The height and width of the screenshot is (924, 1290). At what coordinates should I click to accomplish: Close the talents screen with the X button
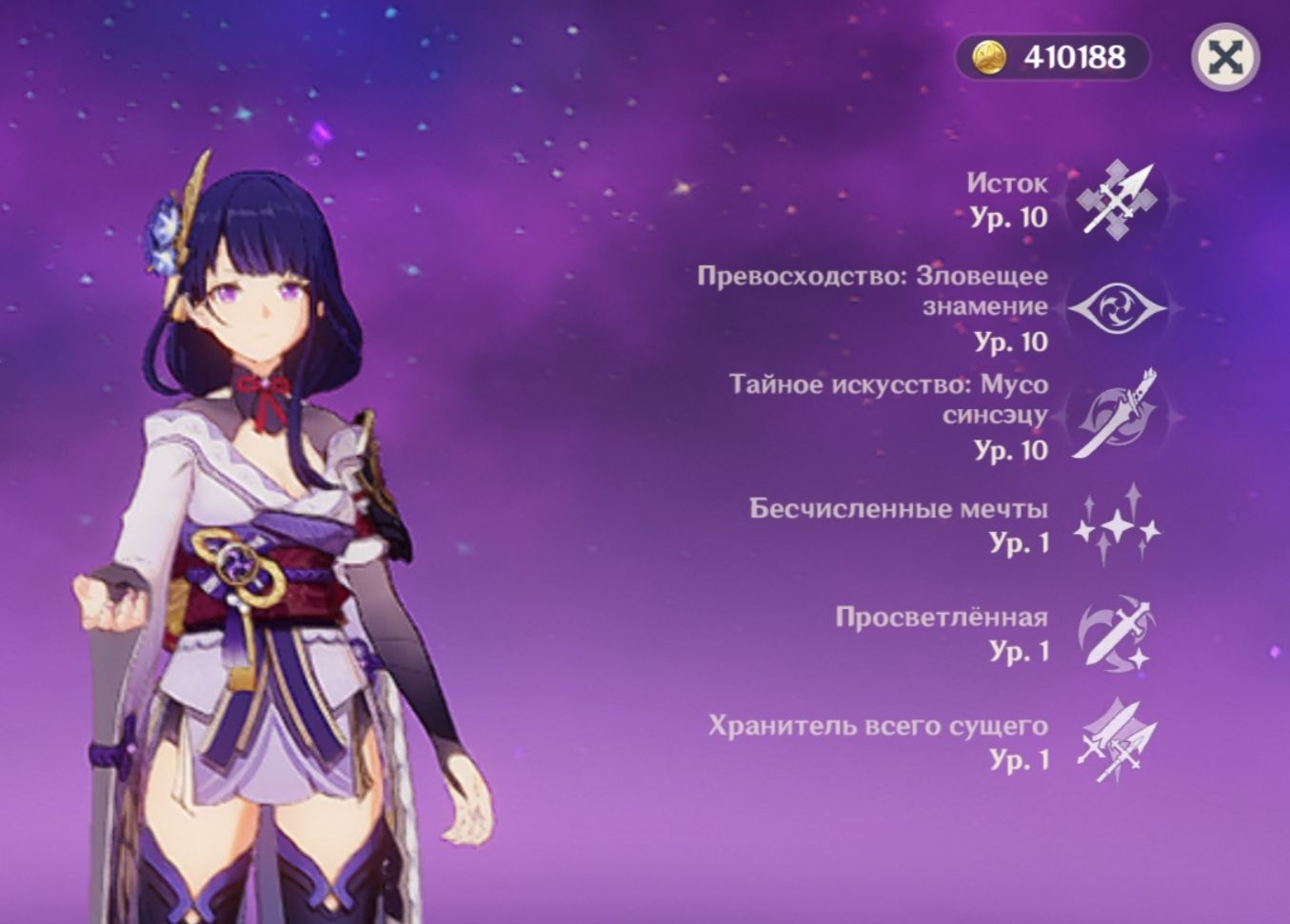[1226, 59]
